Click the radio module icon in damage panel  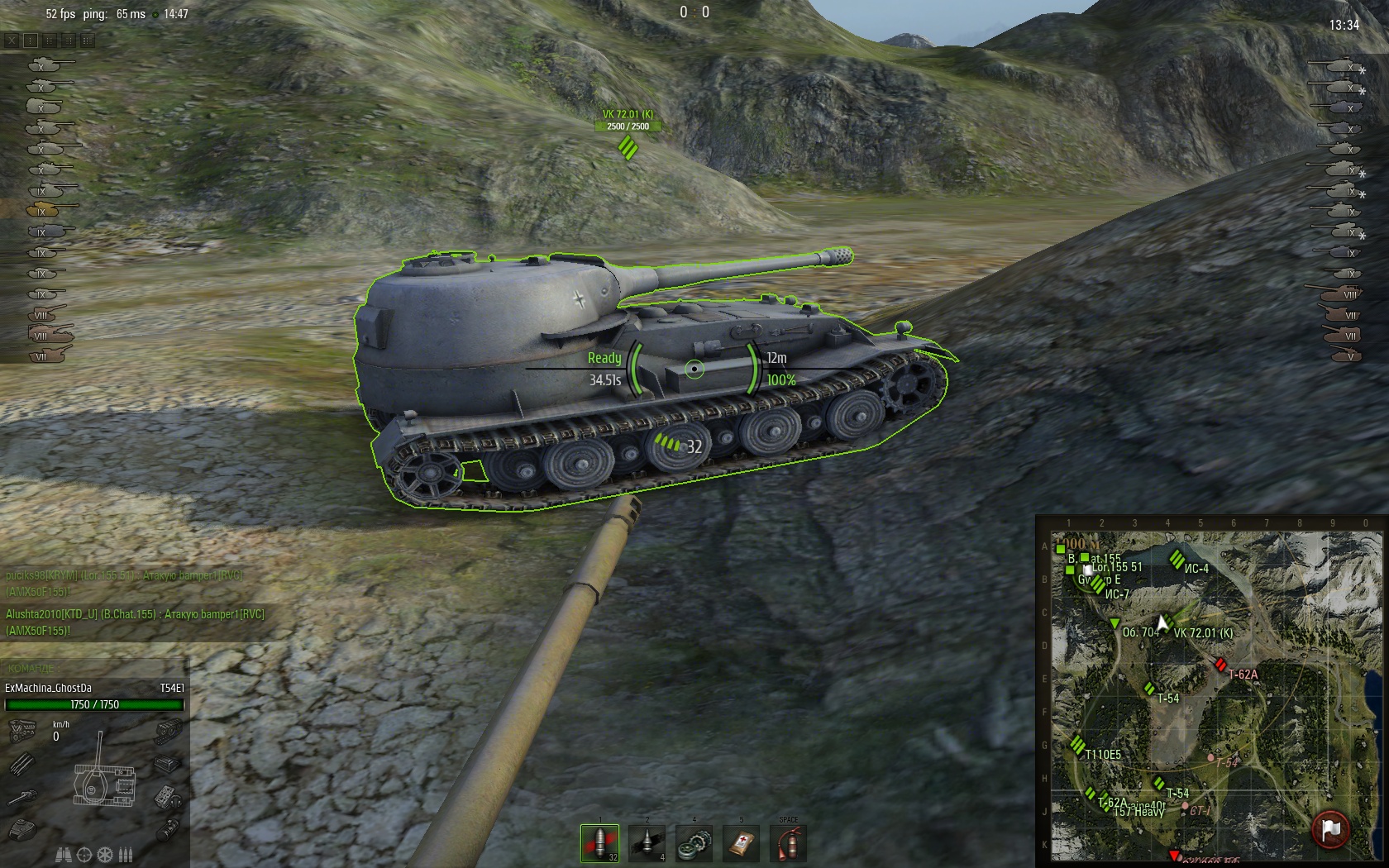168,797
